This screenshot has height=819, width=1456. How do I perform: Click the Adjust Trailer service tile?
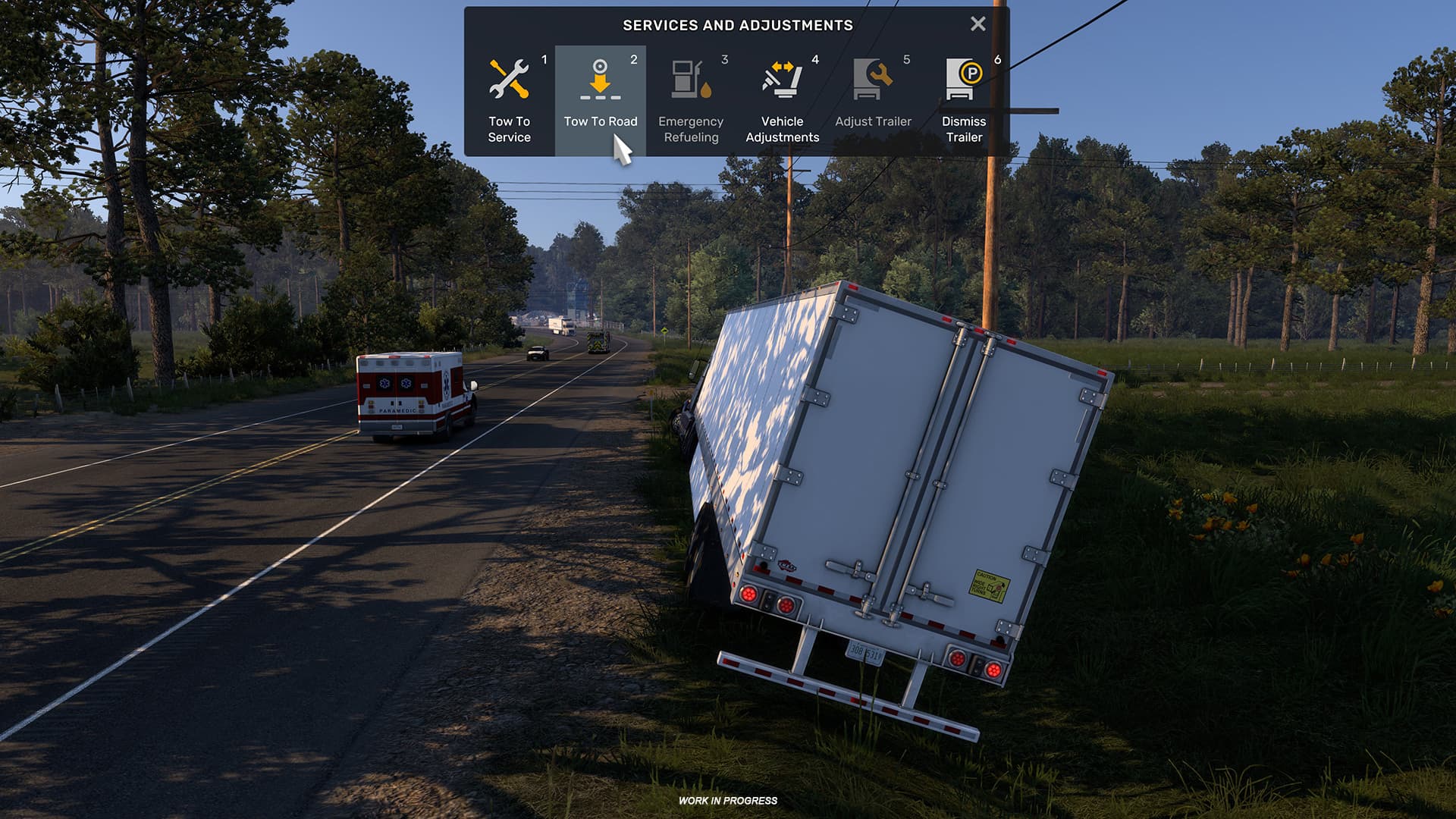tap(872, 99)
